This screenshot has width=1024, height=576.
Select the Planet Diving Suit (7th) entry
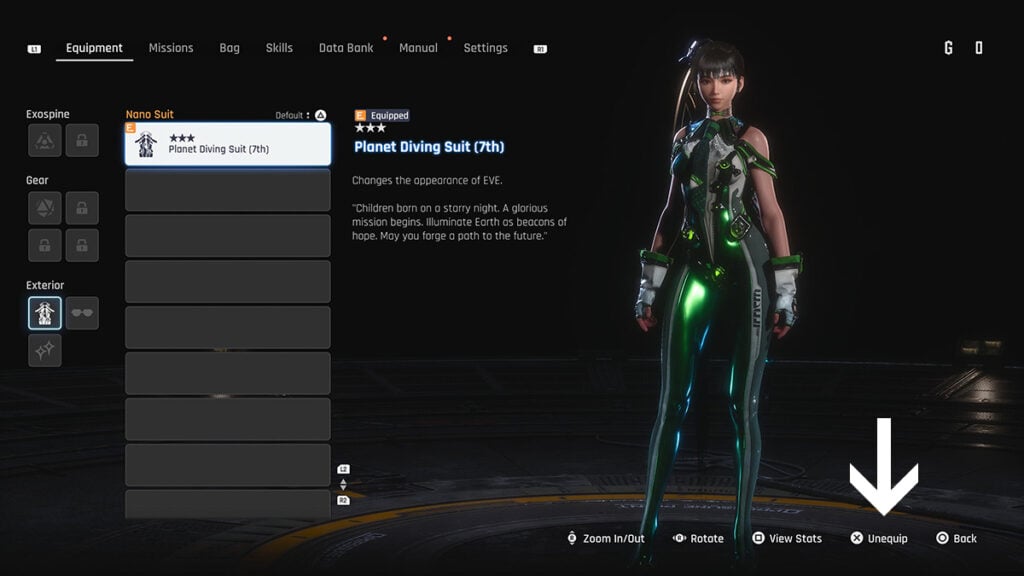click(x=228, y=144)
